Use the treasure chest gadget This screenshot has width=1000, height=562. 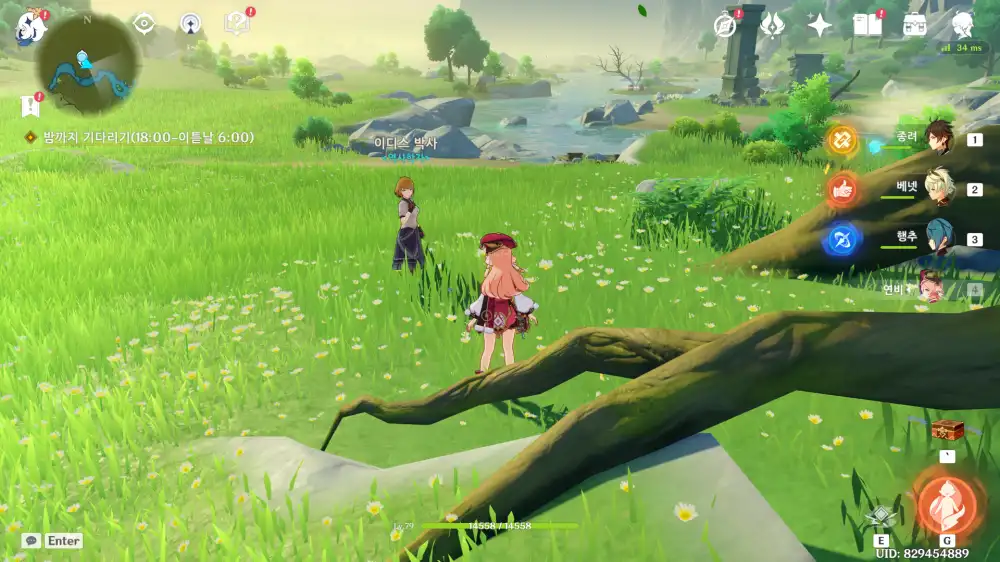click(946, 430)
